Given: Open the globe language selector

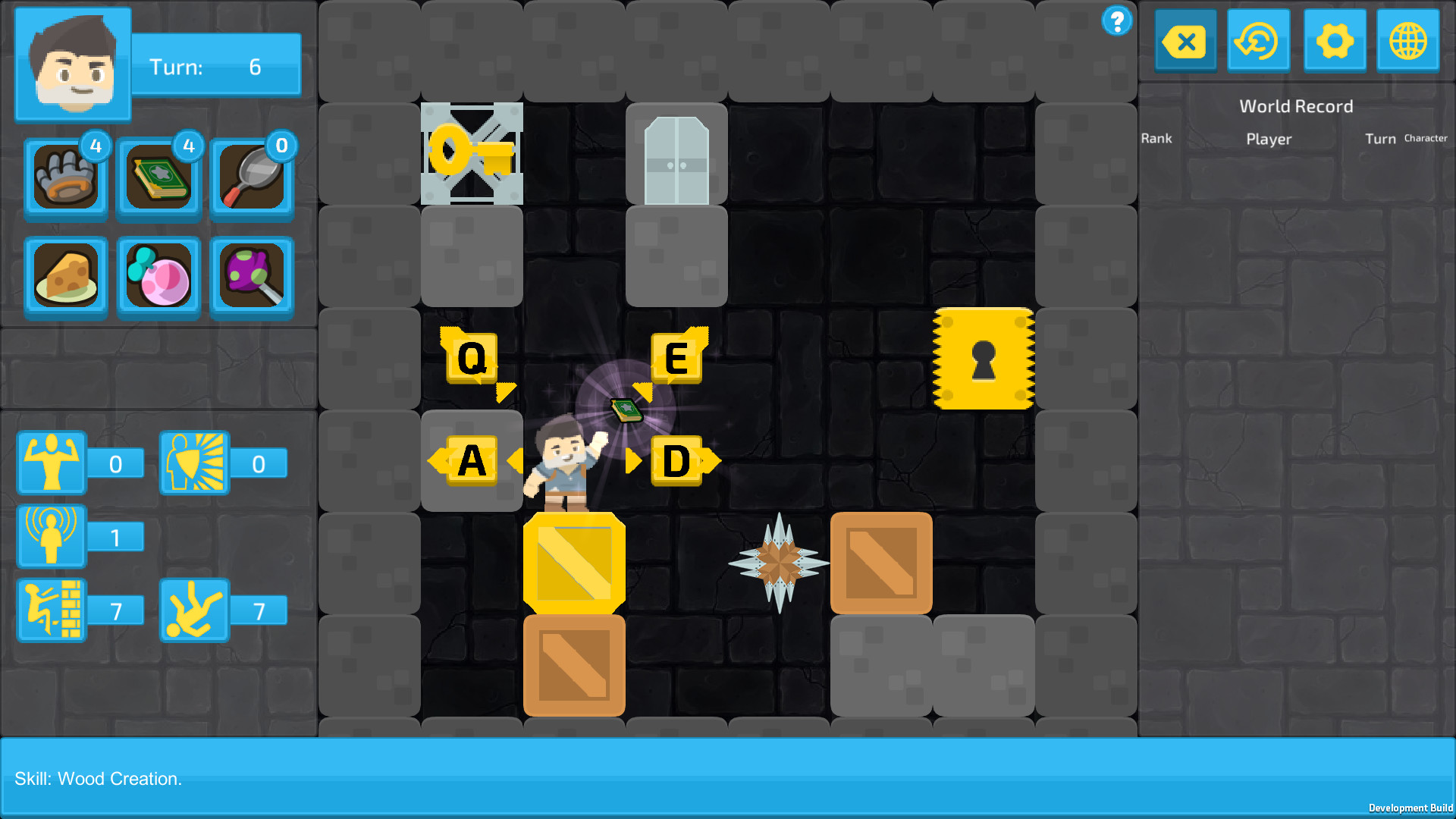Looking at the screenshot, I should [1407, 41].
